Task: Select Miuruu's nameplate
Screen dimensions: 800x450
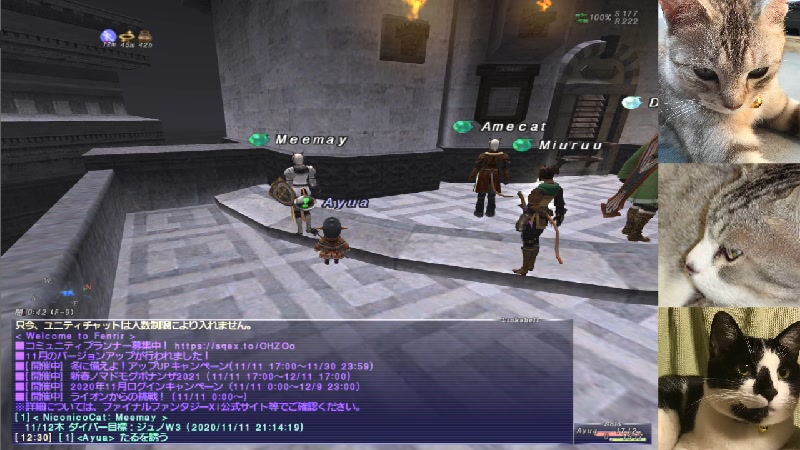Action: (569, 145)
